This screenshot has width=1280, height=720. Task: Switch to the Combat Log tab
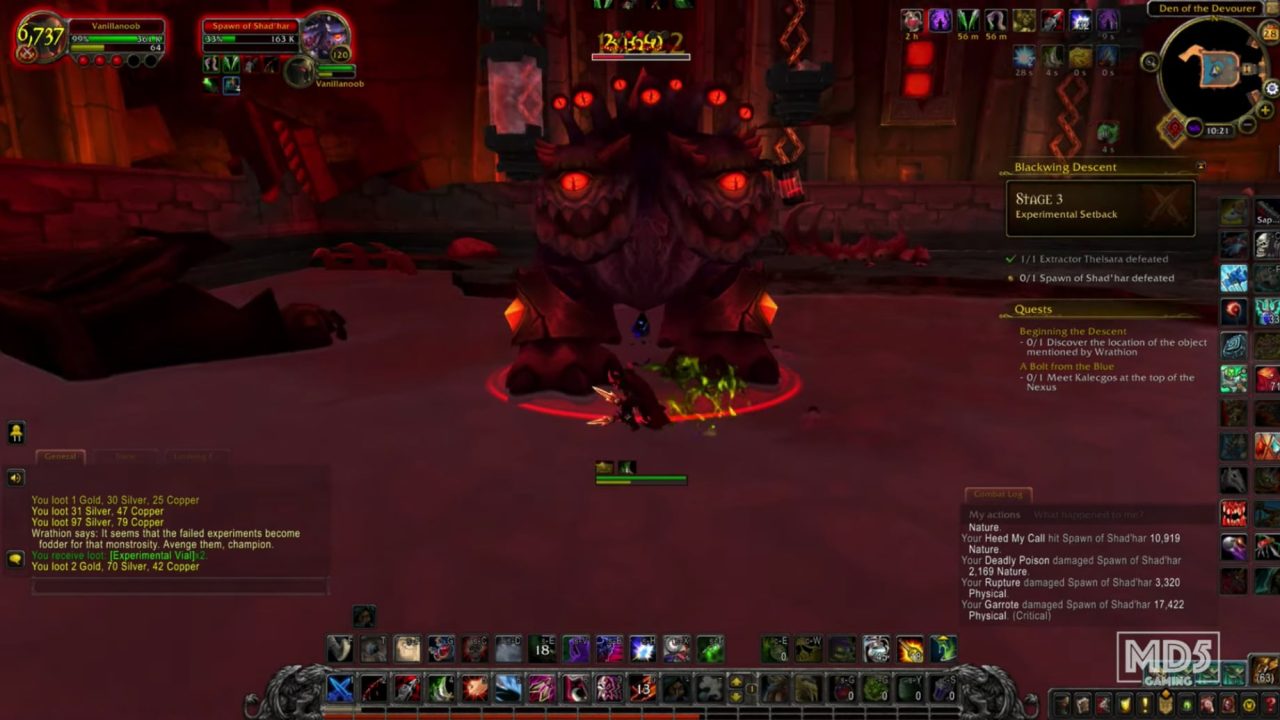[998, 493]
